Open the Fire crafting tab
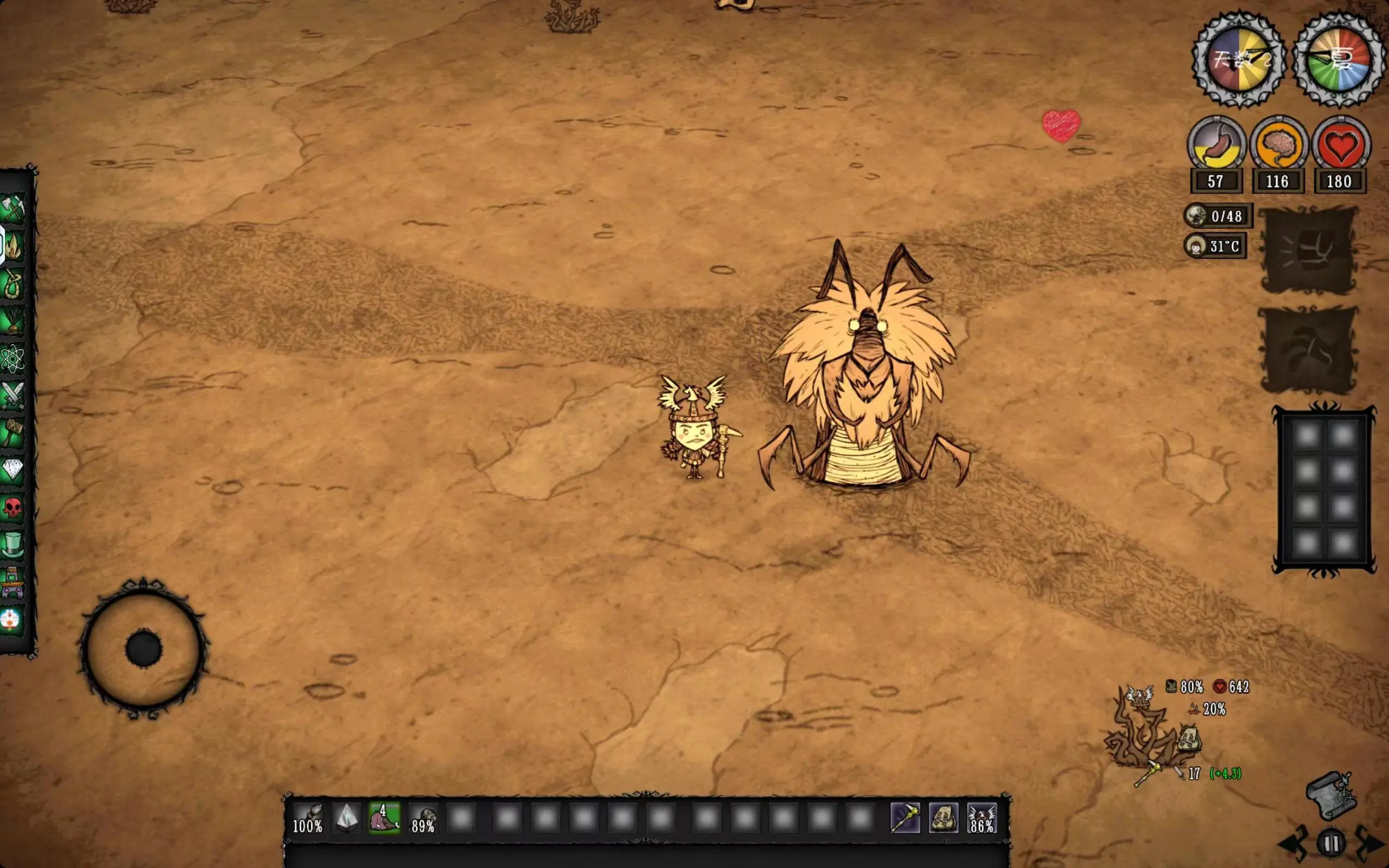Image resolution: width=1389 pixels, height=868 pixels. [x=12, y=246]
